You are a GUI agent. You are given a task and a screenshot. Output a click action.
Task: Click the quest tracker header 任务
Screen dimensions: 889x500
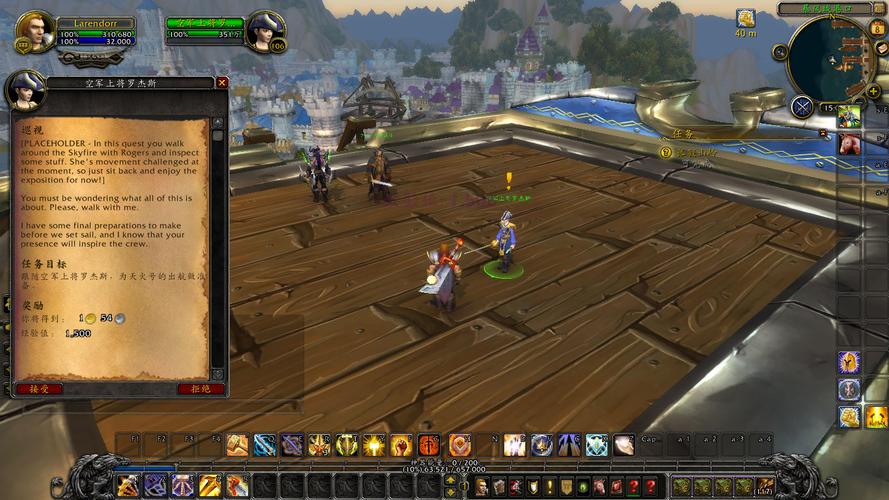[684, 133]
